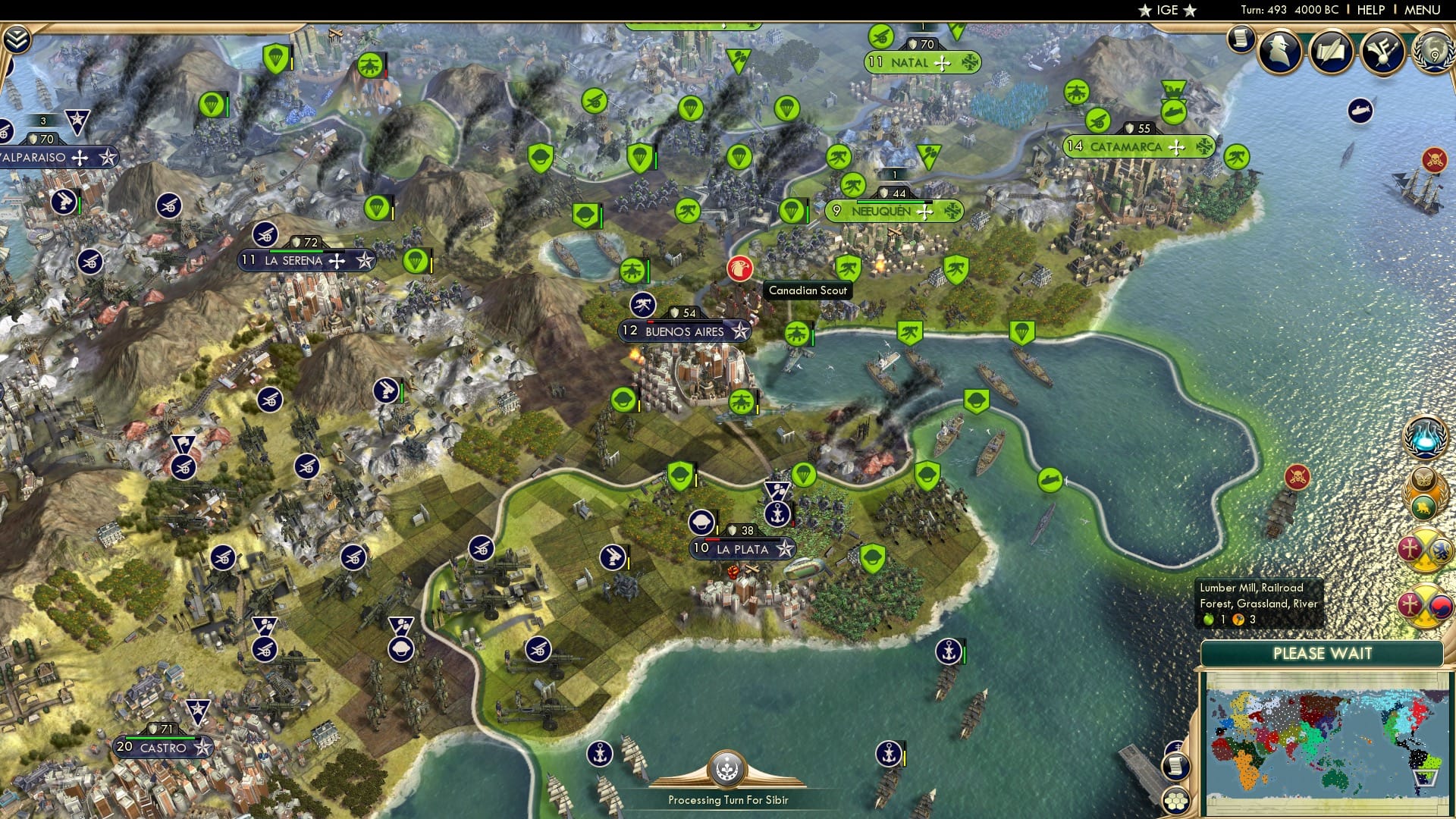
Task: Open the Espionage overview spy icon
Action: (1279, 53)
